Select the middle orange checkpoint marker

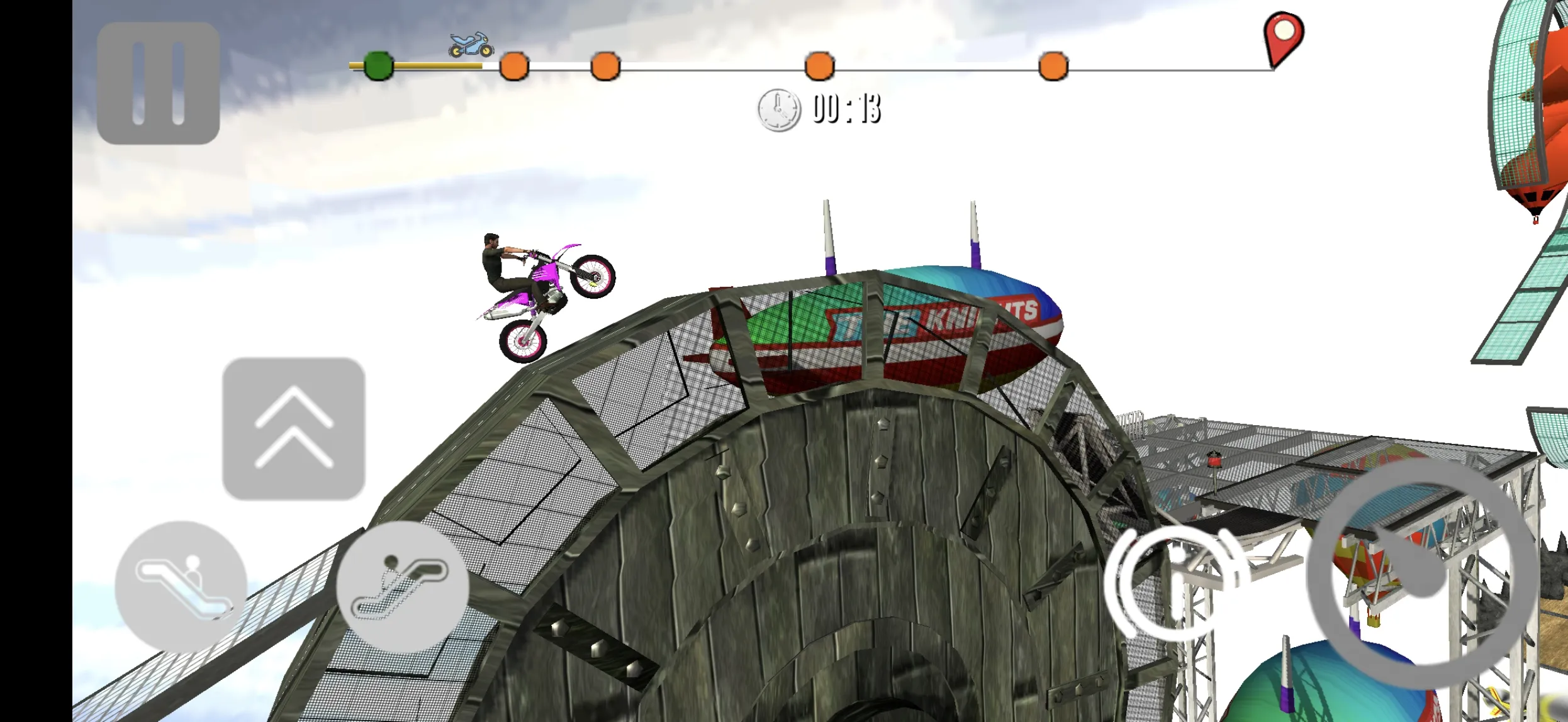818,65
